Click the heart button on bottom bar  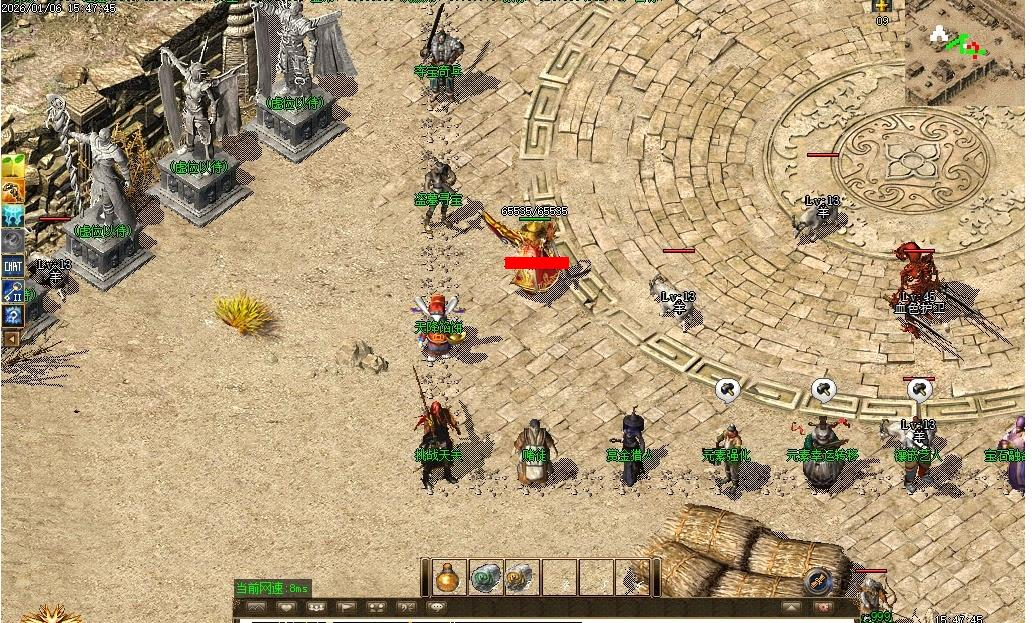[x=286, y=607]
